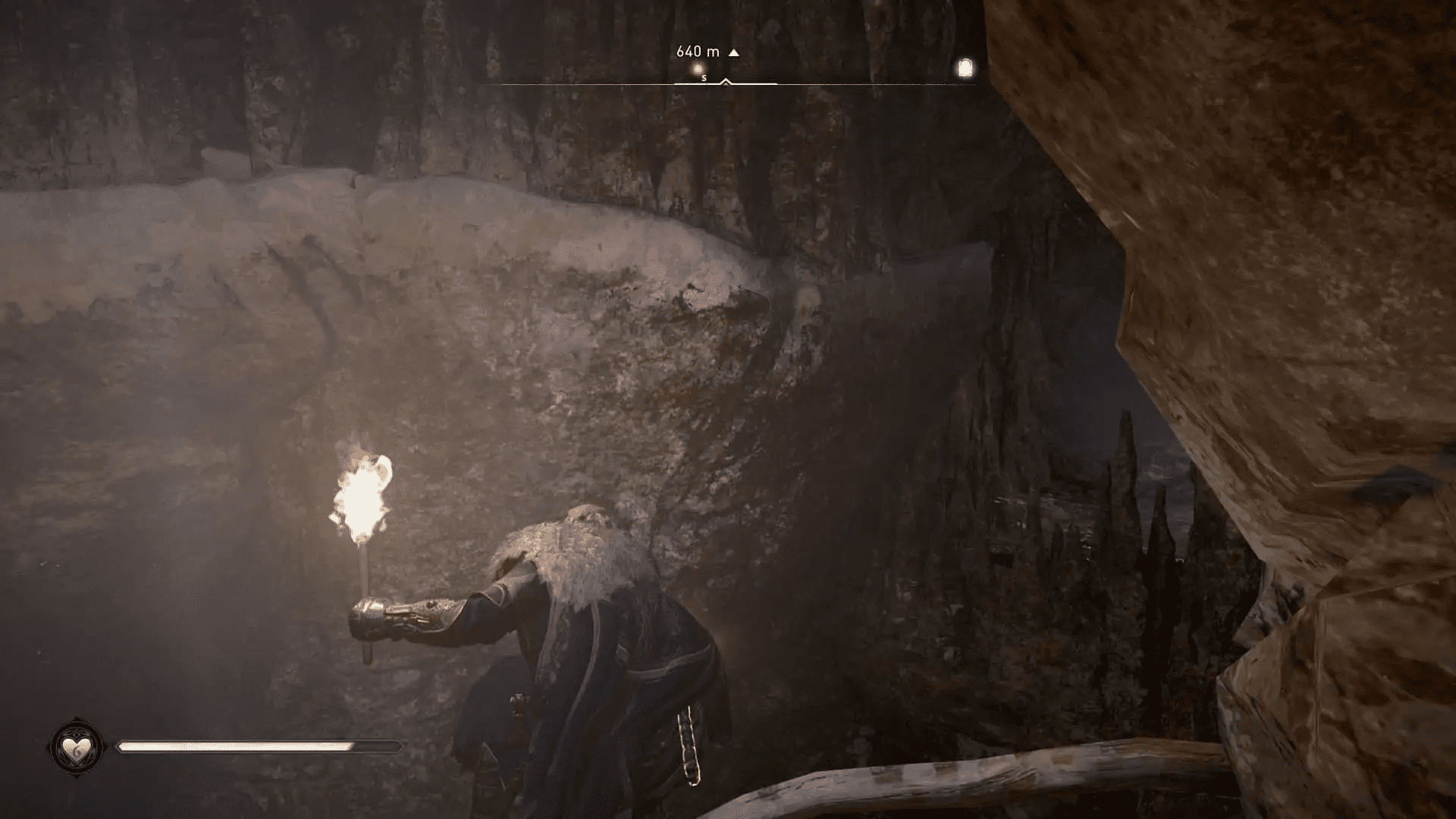Select the S south indicator on the compass
The width and height of the screenshot is (1456, 819).
(x=702, y=77)
